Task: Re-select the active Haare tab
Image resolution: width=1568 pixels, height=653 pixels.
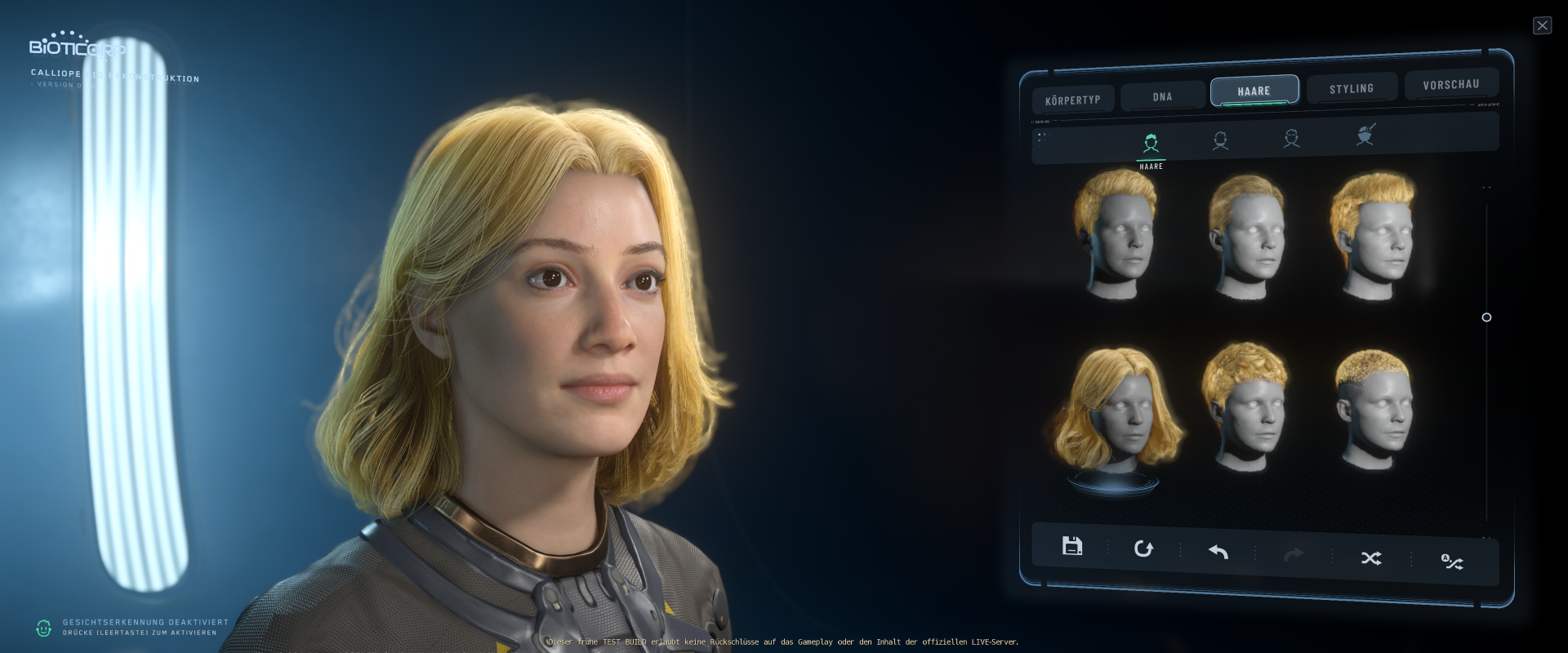Action: tap(1254, 91)
